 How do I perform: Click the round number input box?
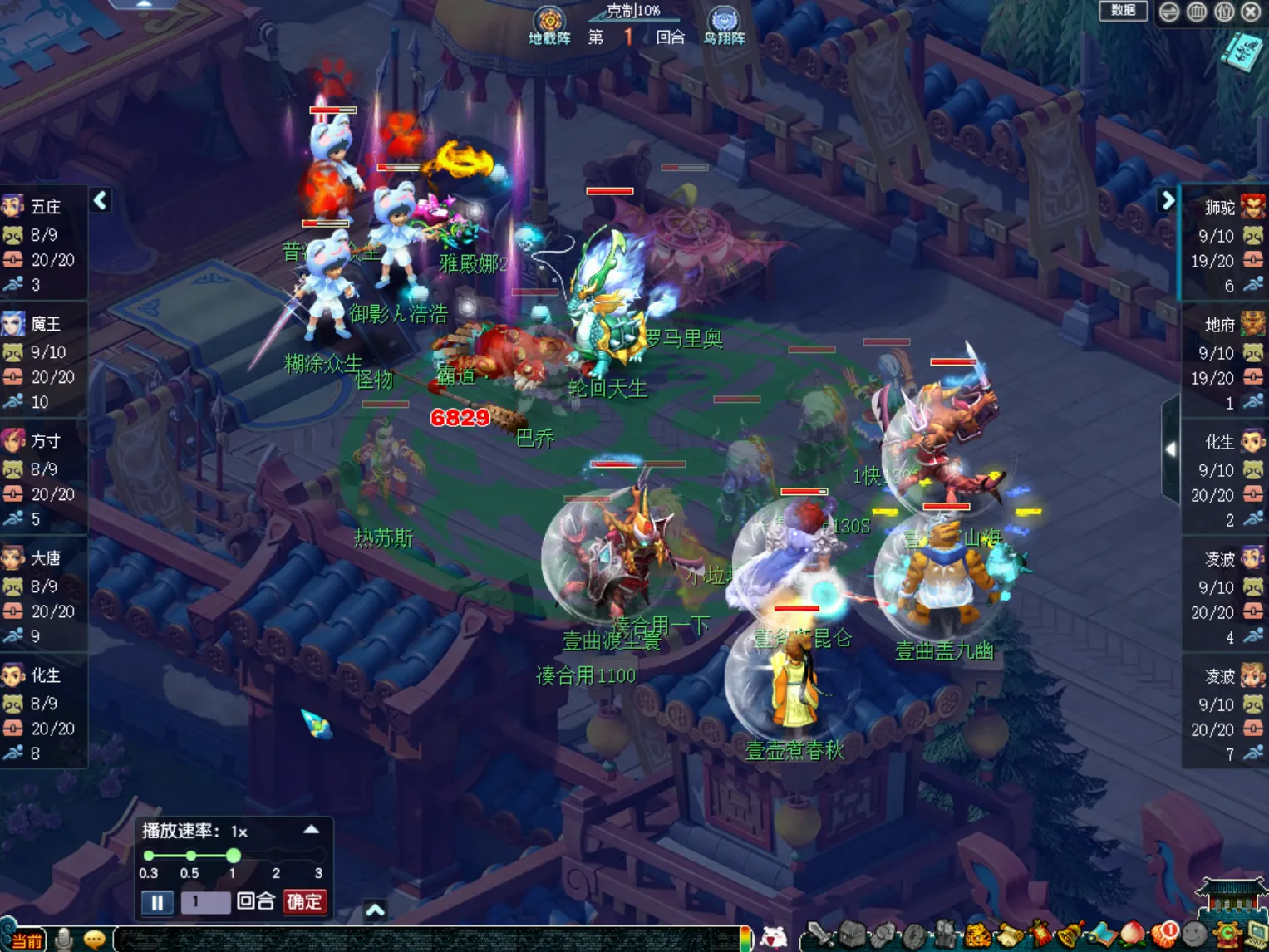pyautogui.click(x=204, y=902)
